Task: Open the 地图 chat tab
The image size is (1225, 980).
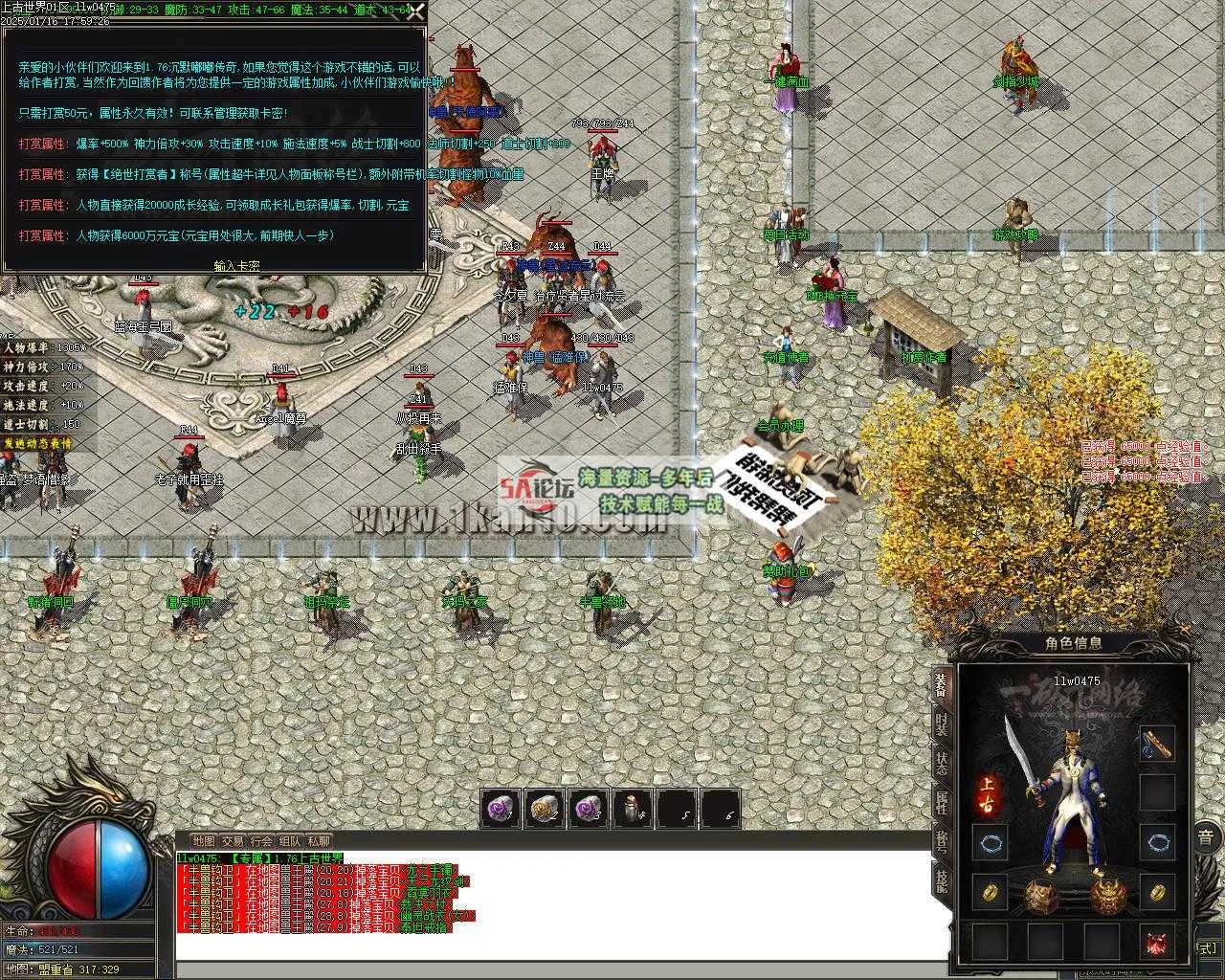Action: click(x=203, y=841)
